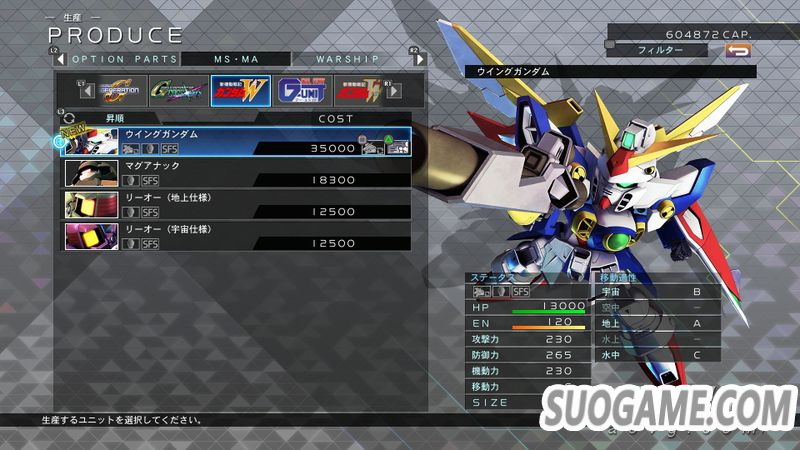800x450 pixels.
Task: Click the right arrow of the series selector
Action: pos(393,91)
